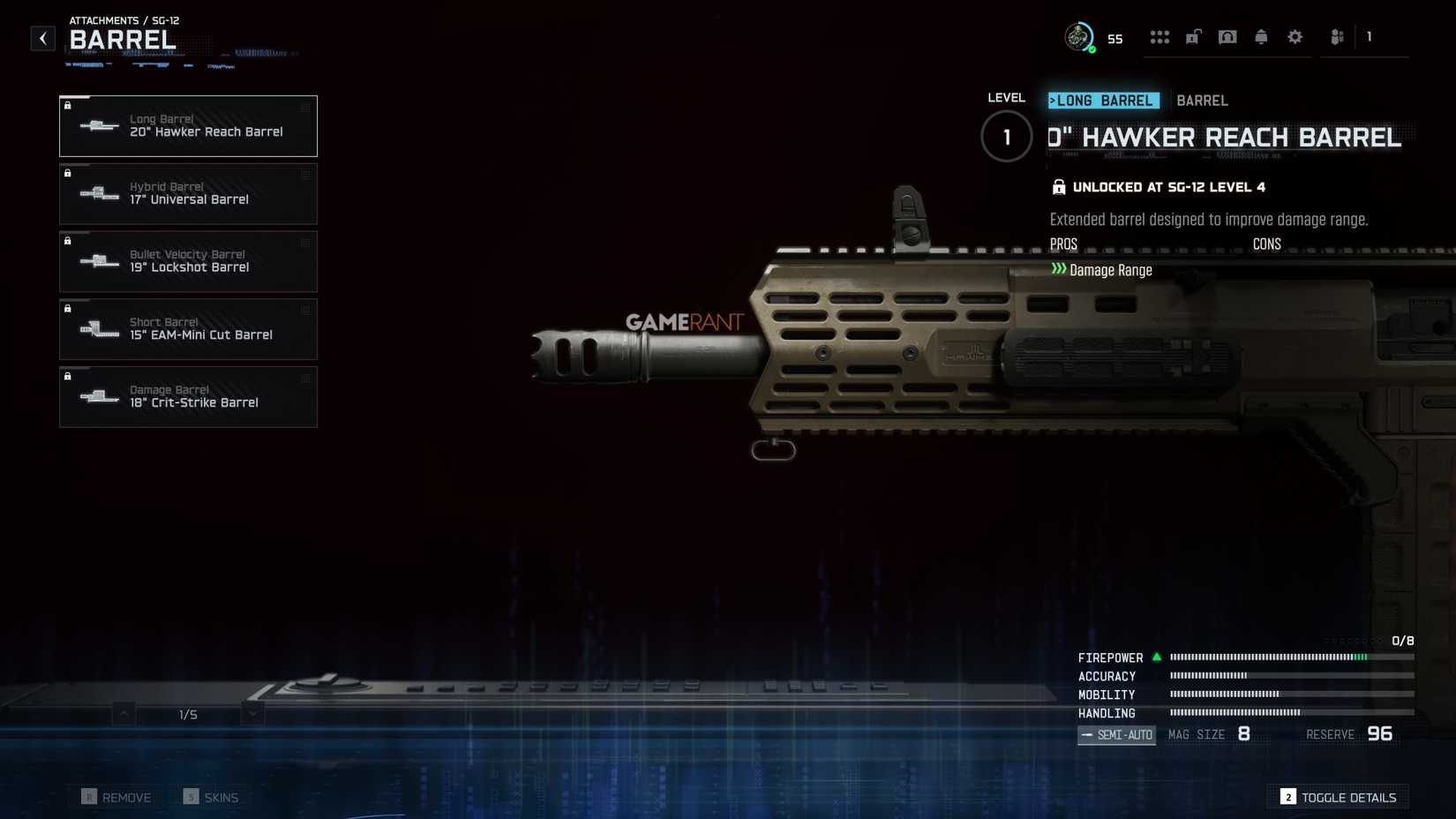Open the apps grid icon in top bar

pos(1160,37)
